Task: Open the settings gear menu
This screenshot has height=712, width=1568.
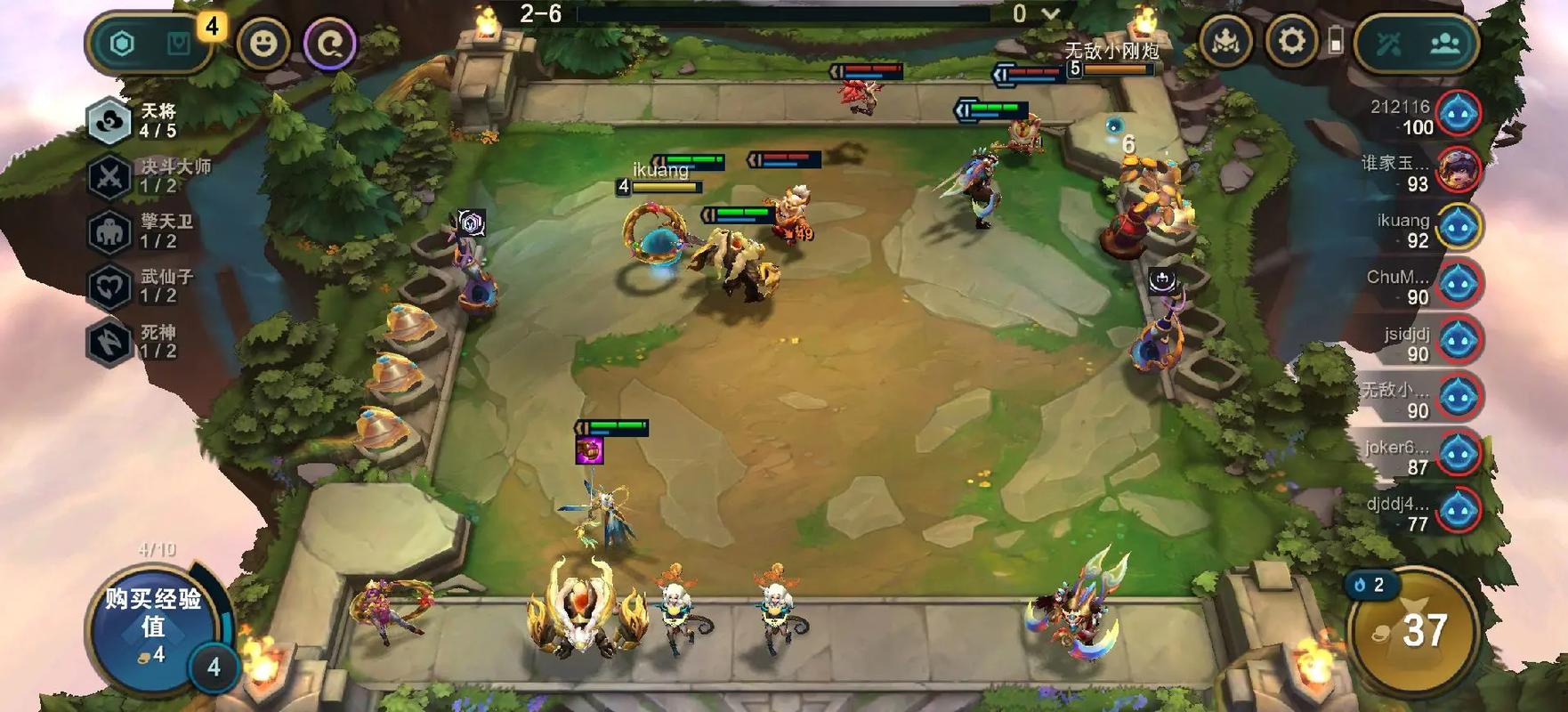Action: pos(1291,41)
